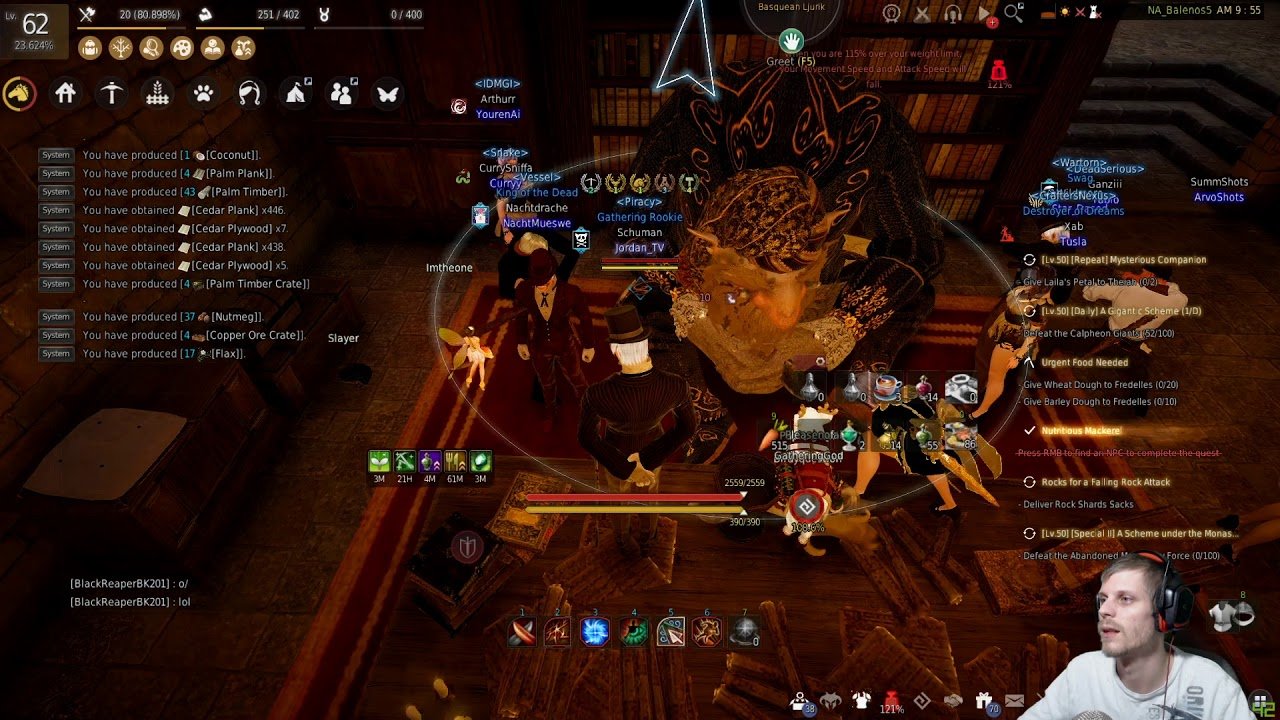Select hotbar slot 6 golden creature skill
Screen dimensions: 1280x720
[x=707, y=632]
